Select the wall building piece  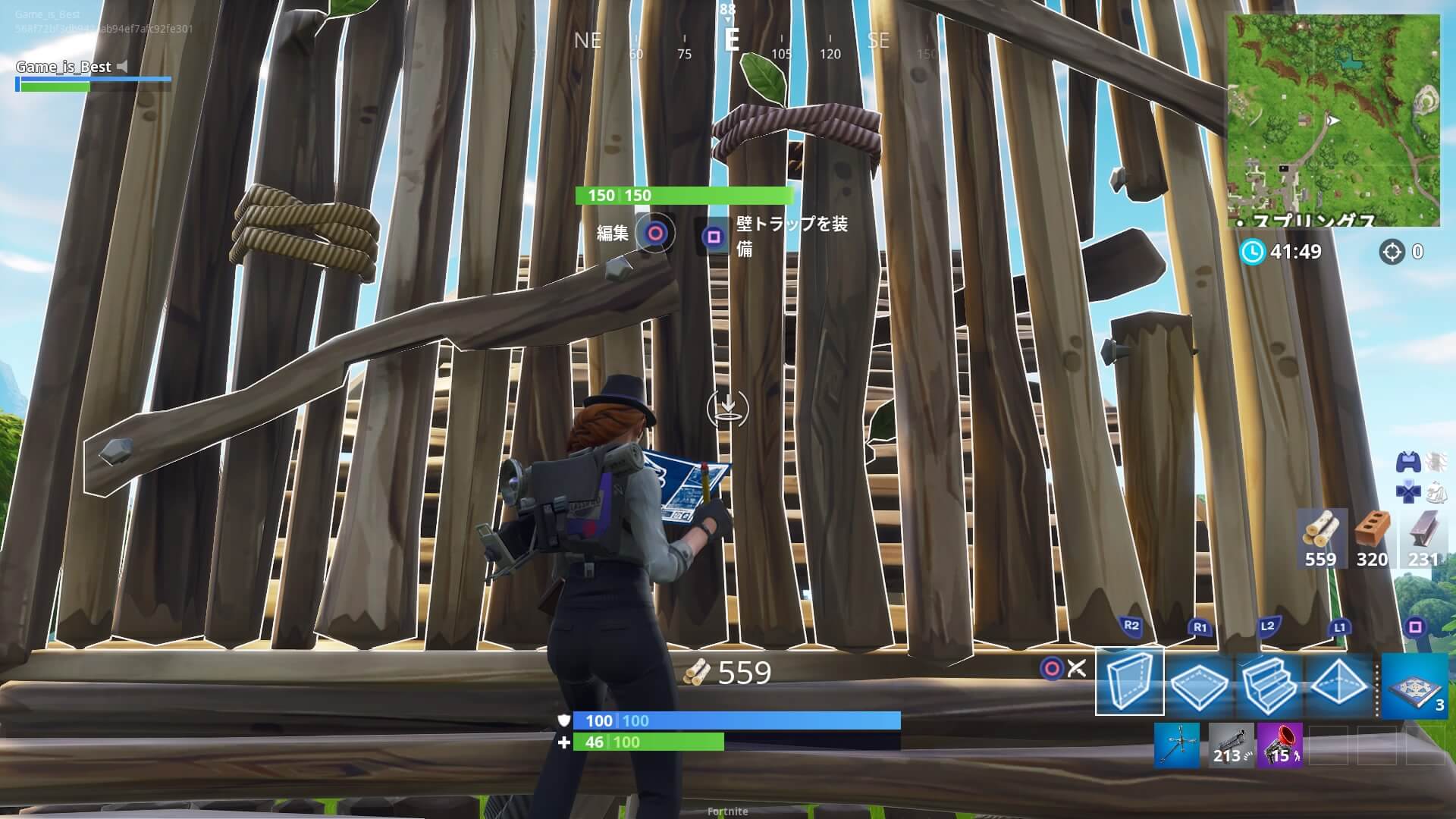pyautogui.click(x=1129, y=682)
